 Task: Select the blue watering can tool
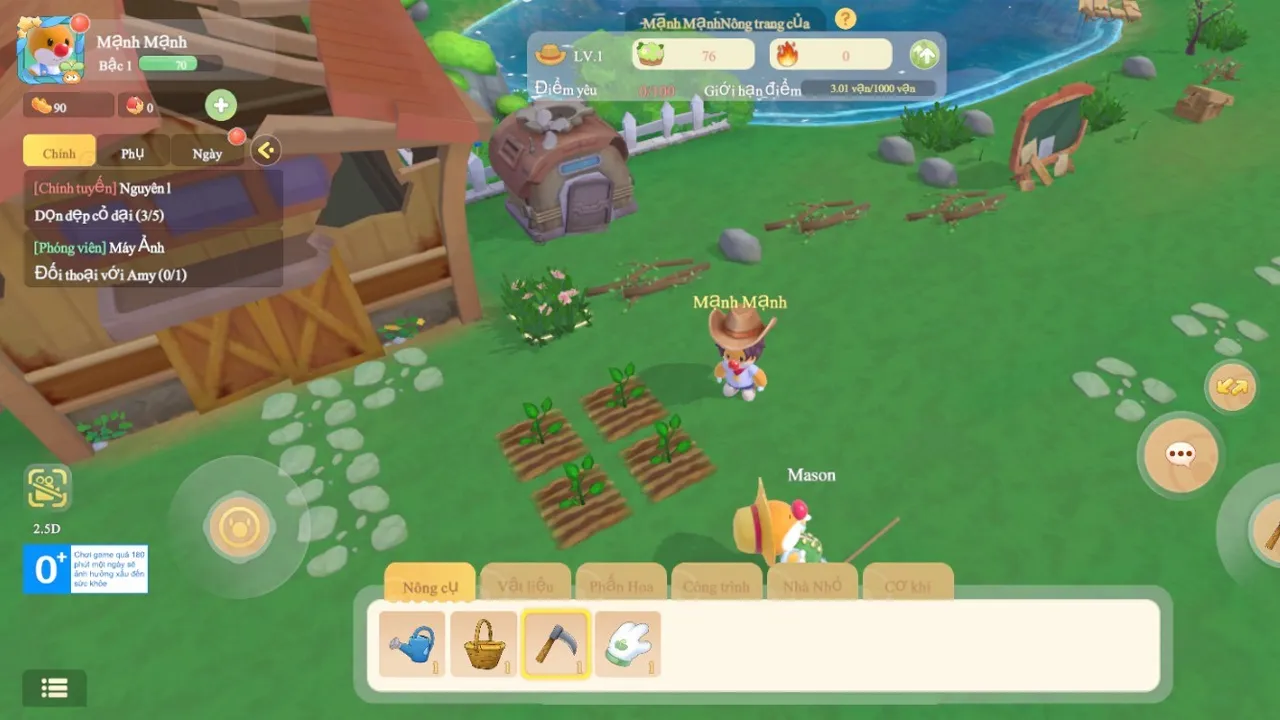412,645
